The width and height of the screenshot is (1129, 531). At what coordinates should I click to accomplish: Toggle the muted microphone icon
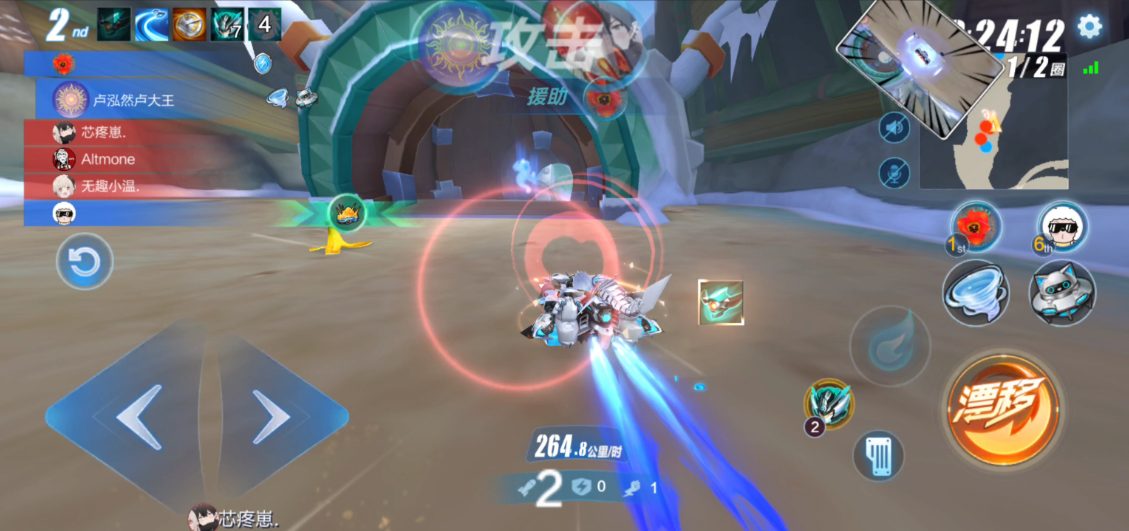pyautogui.click(x=894, y=173)
